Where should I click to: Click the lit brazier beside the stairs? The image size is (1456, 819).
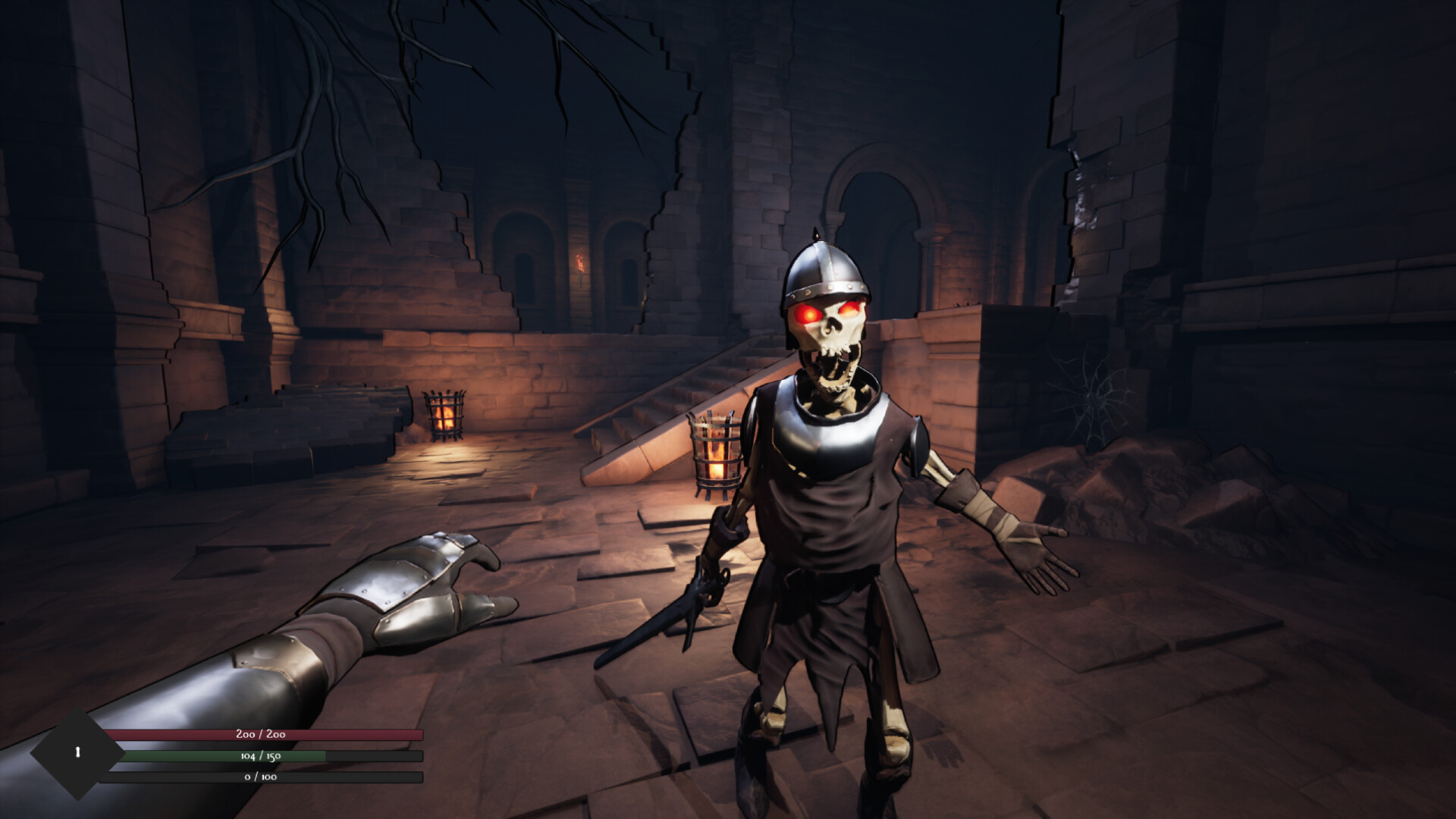pos(715,451)
